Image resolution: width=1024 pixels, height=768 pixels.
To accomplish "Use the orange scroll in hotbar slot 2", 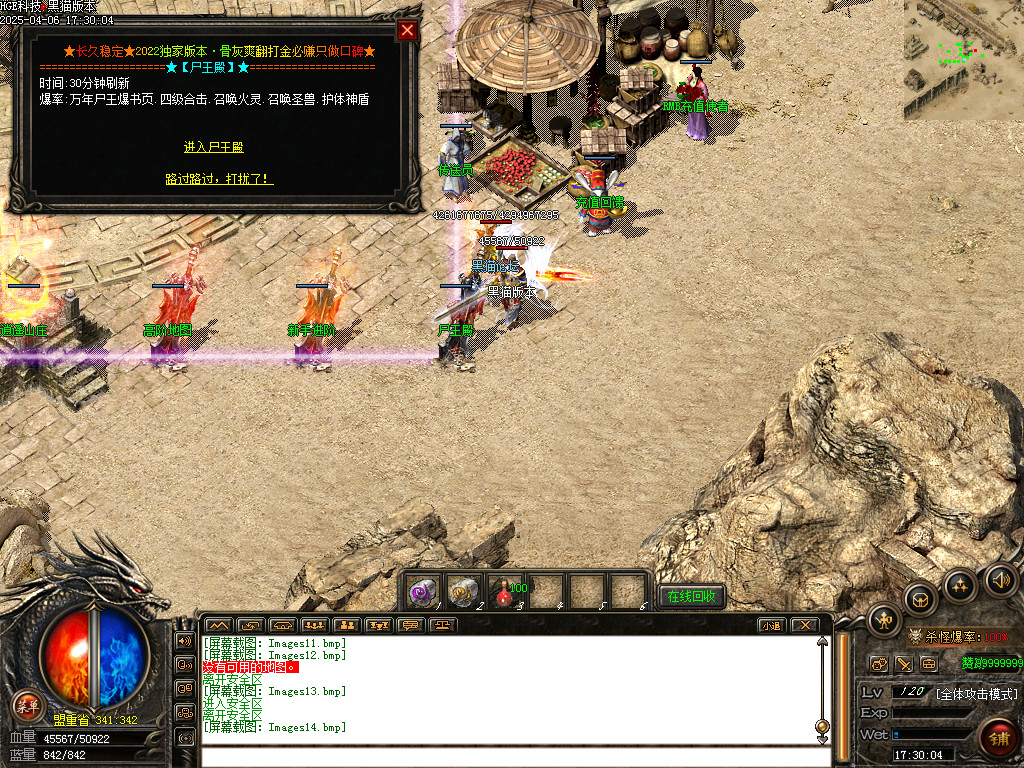I will [463, 593].
